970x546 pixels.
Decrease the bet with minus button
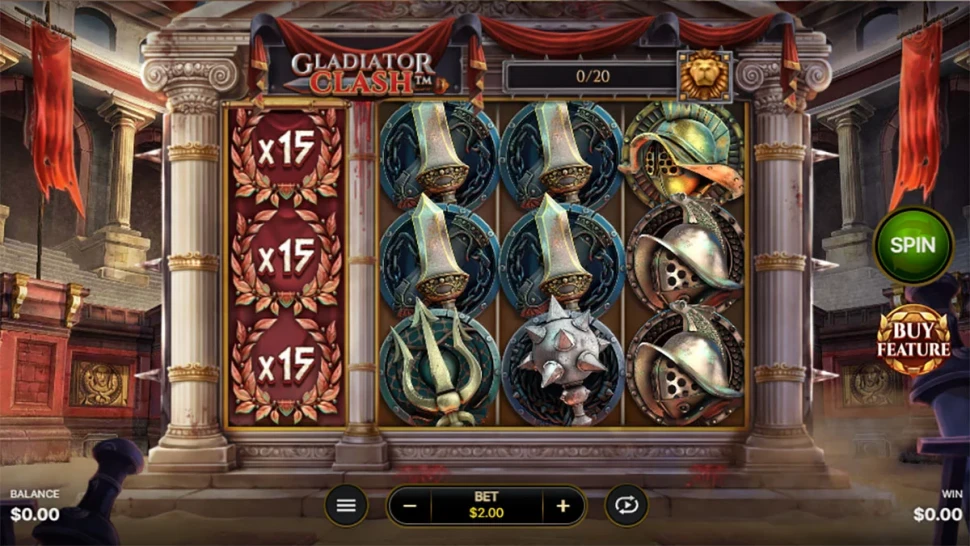410,506
